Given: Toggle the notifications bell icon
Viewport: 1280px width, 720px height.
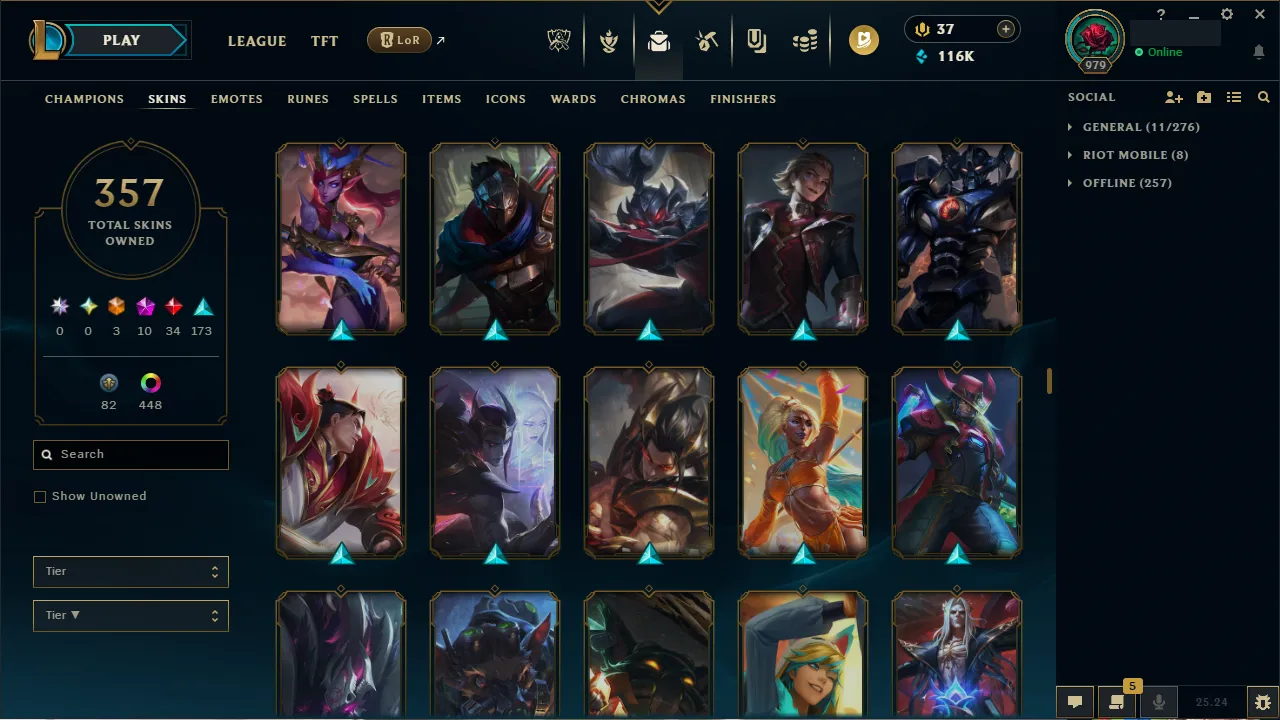Looking at the screenshot, I should click(x=1258, y=51).
